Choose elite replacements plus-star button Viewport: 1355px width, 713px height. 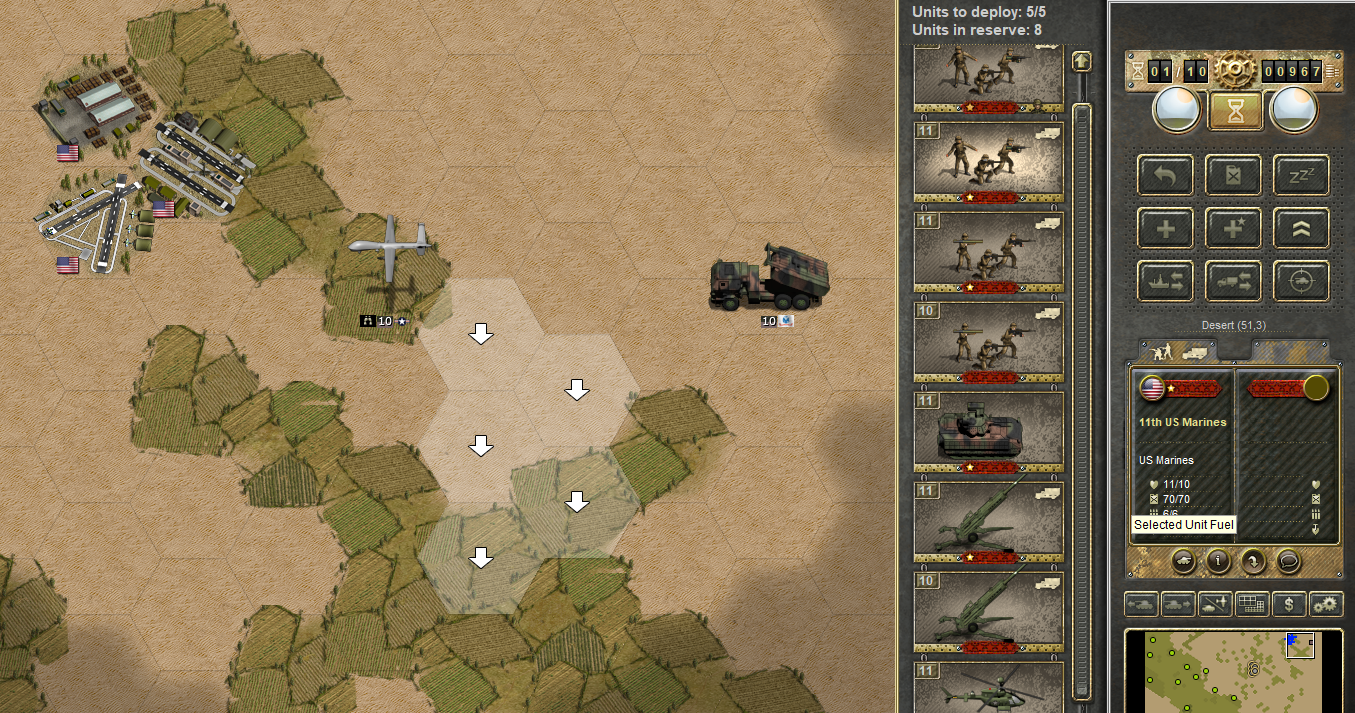point(1234,228)
